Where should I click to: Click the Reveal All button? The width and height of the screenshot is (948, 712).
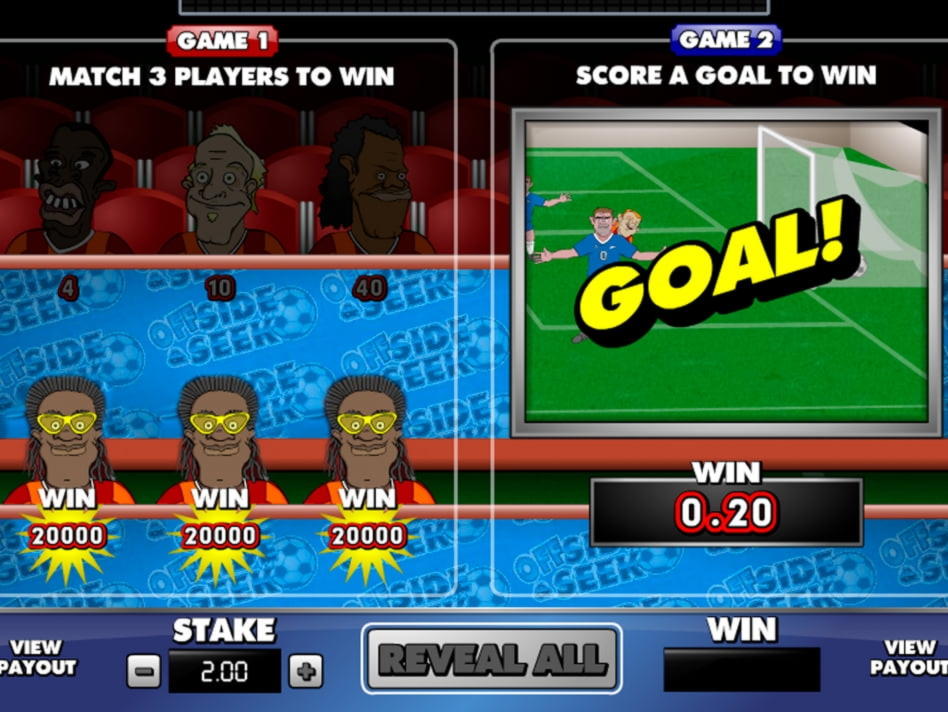491,659
